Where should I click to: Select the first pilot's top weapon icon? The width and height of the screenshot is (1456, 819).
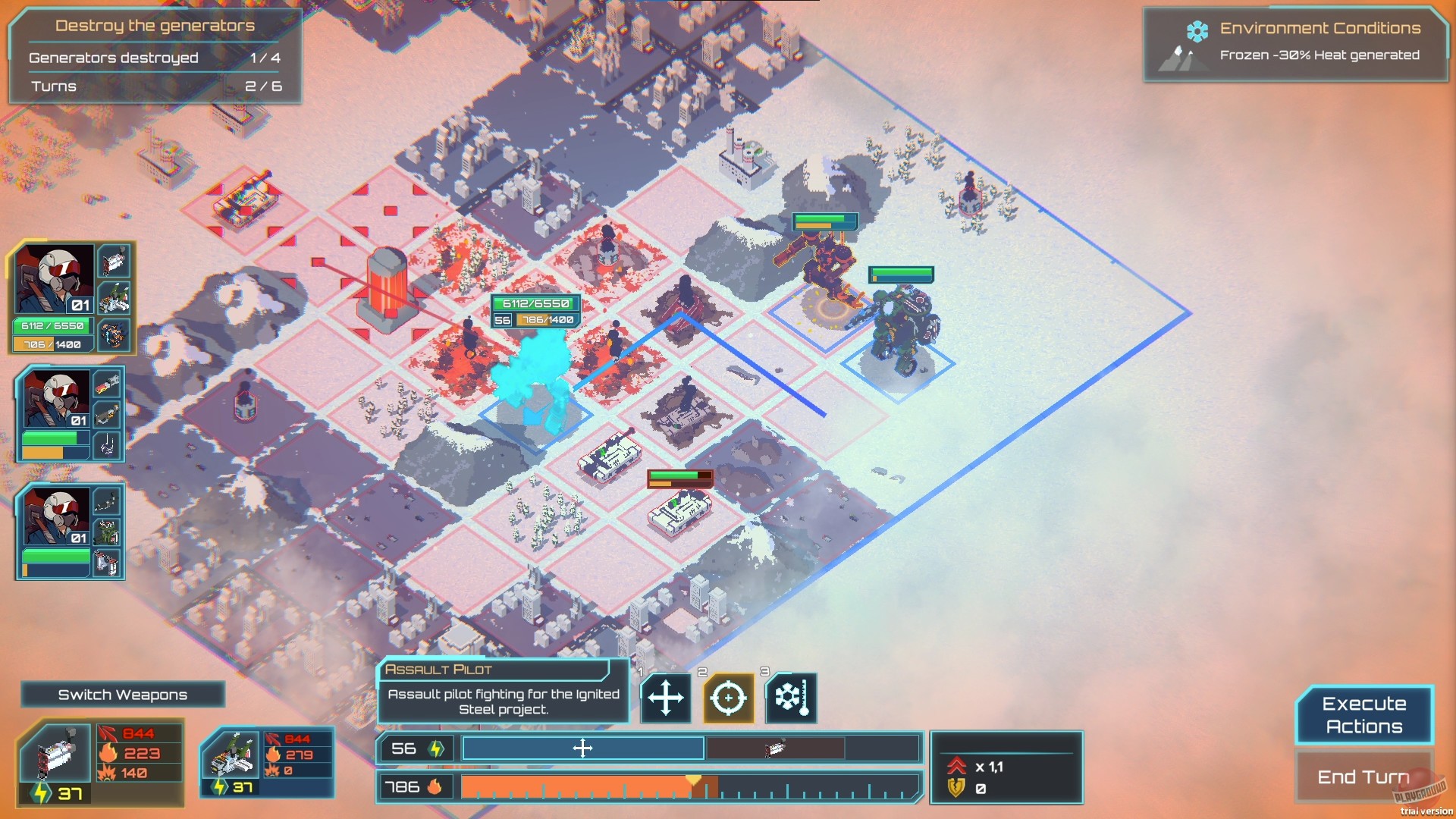(115, 262)
